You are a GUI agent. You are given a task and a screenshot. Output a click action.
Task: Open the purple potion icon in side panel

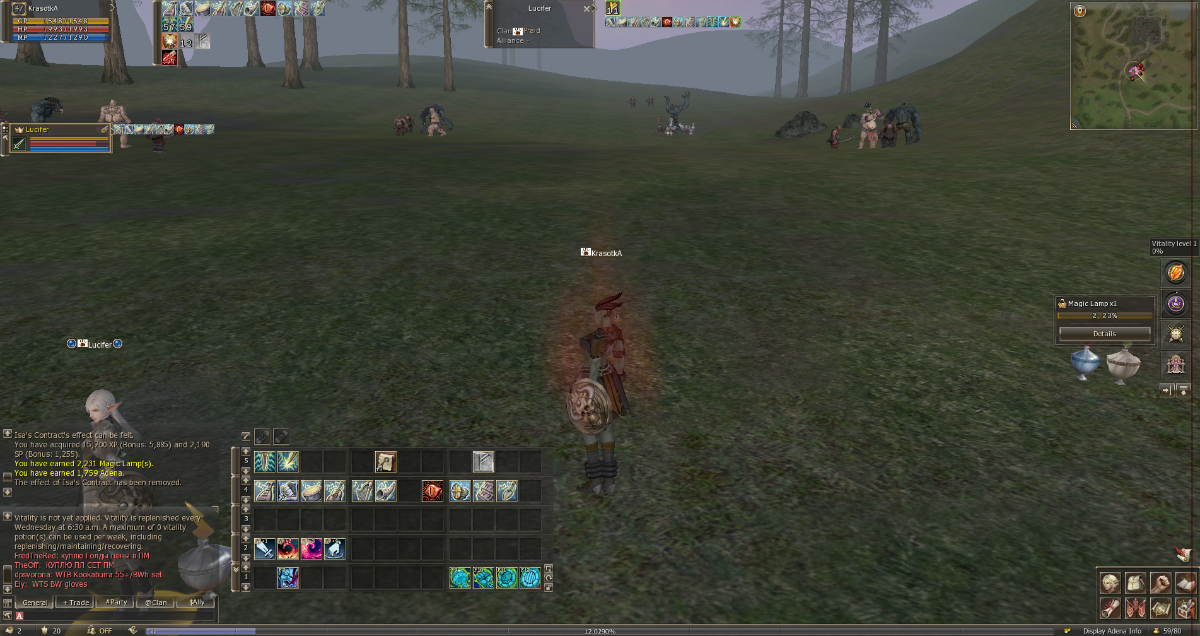click(1175, 303)
